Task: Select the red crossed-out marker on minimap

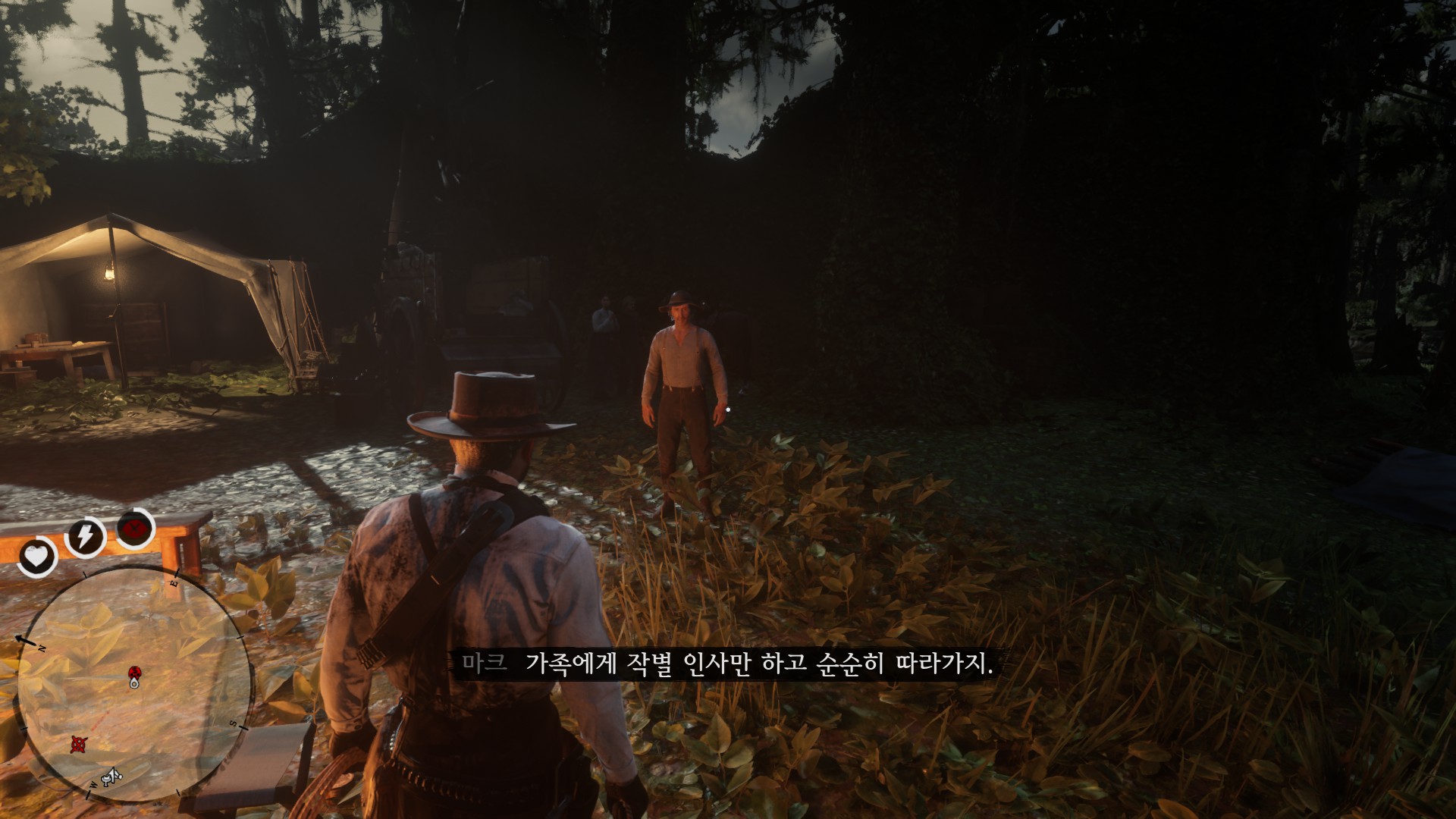Action: (77, 743)
